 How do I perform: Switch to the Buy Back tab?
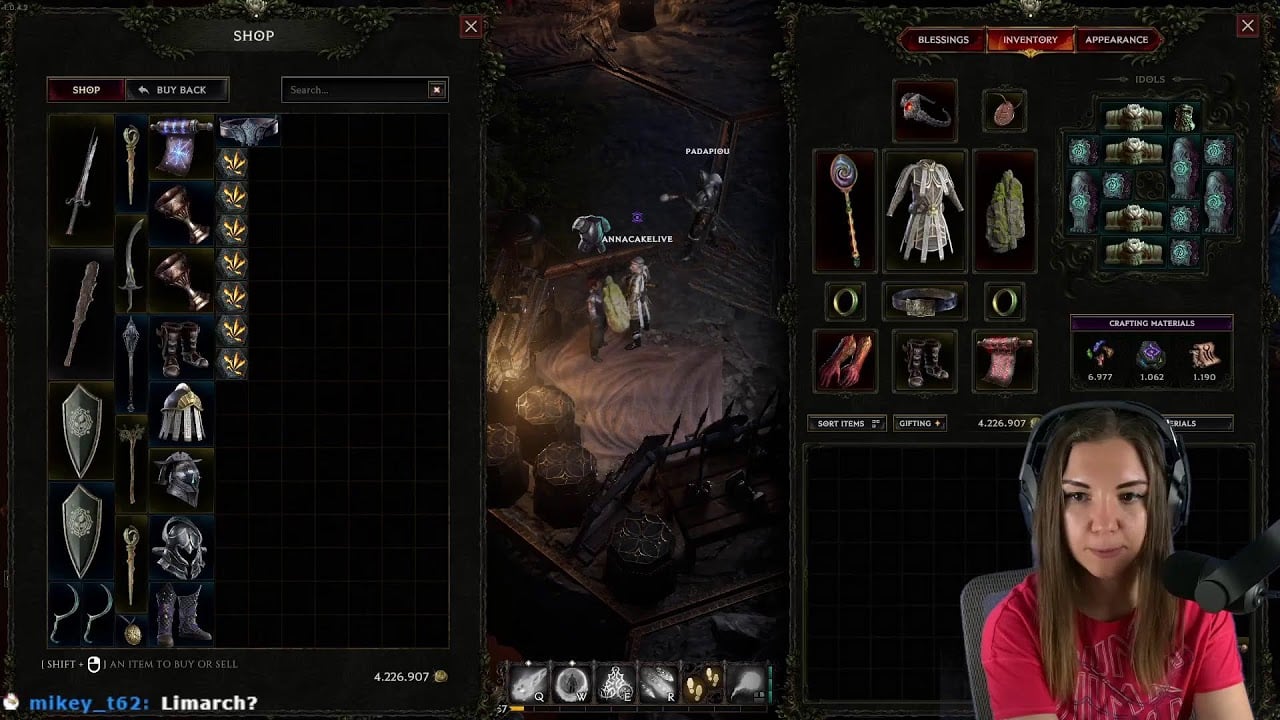pyautogui.click(x=176, y=90)
